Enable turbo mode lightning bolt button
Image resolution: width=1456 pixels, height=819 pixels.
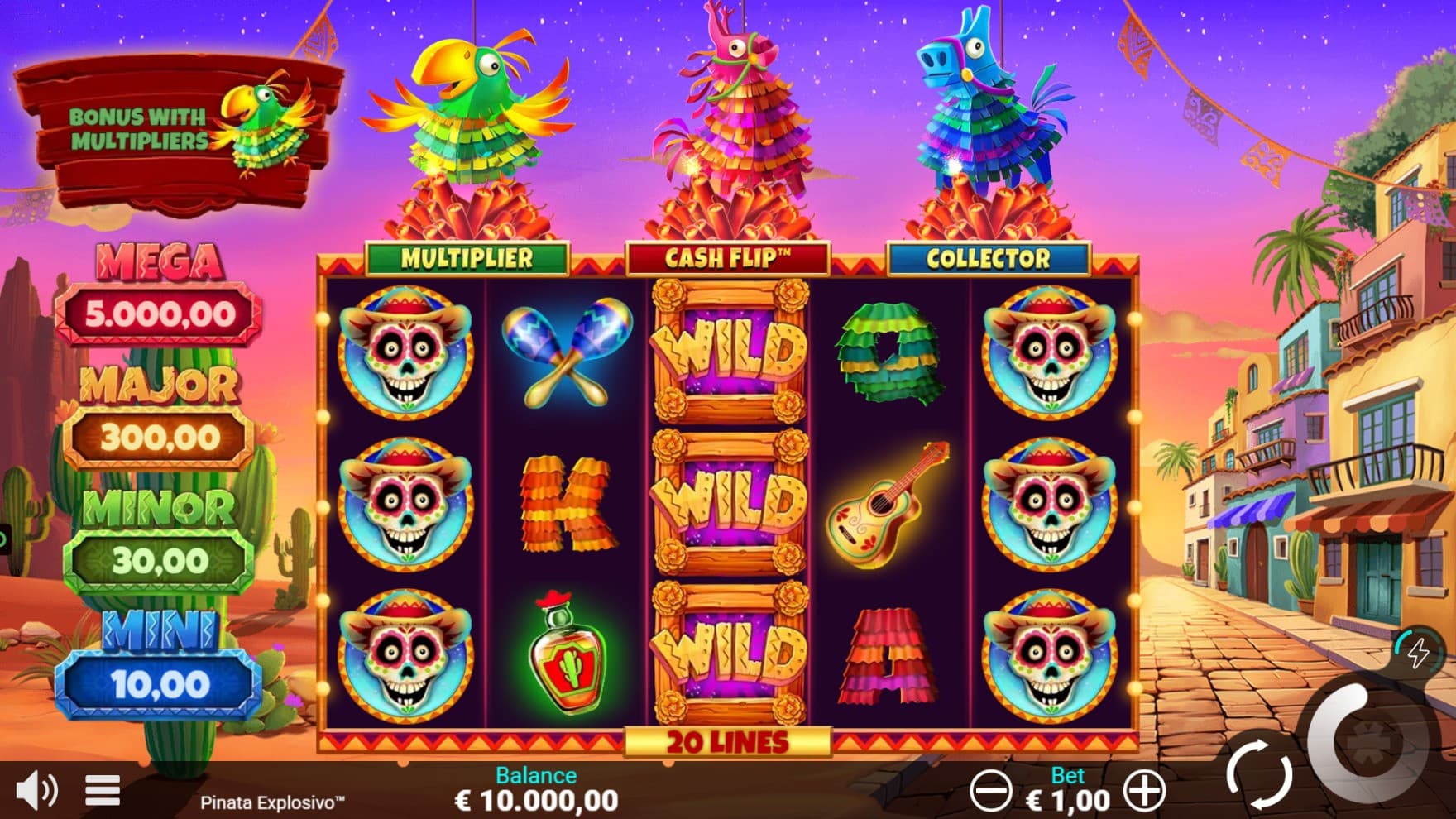pyautogui.click(x=1418, y=653)
